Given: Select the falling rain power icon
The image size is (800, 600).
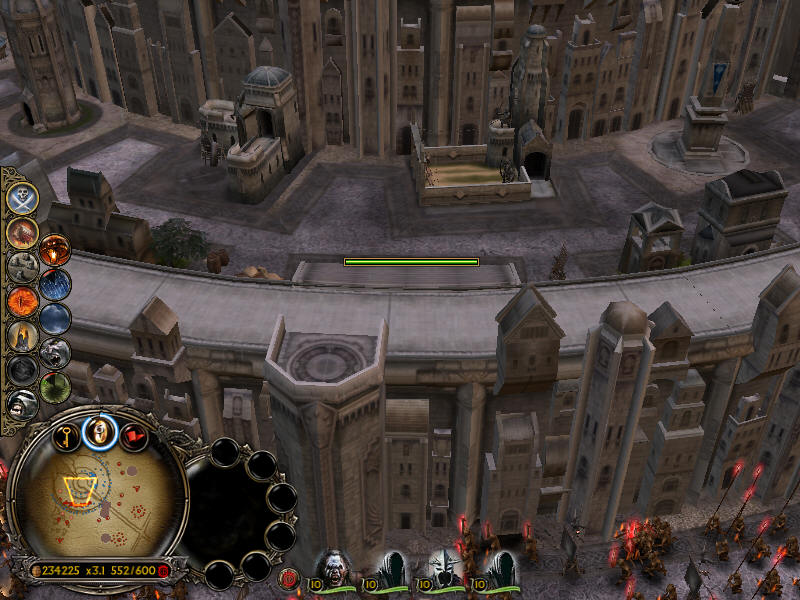Looking at the screenshot, I should (x=55, y=284).
